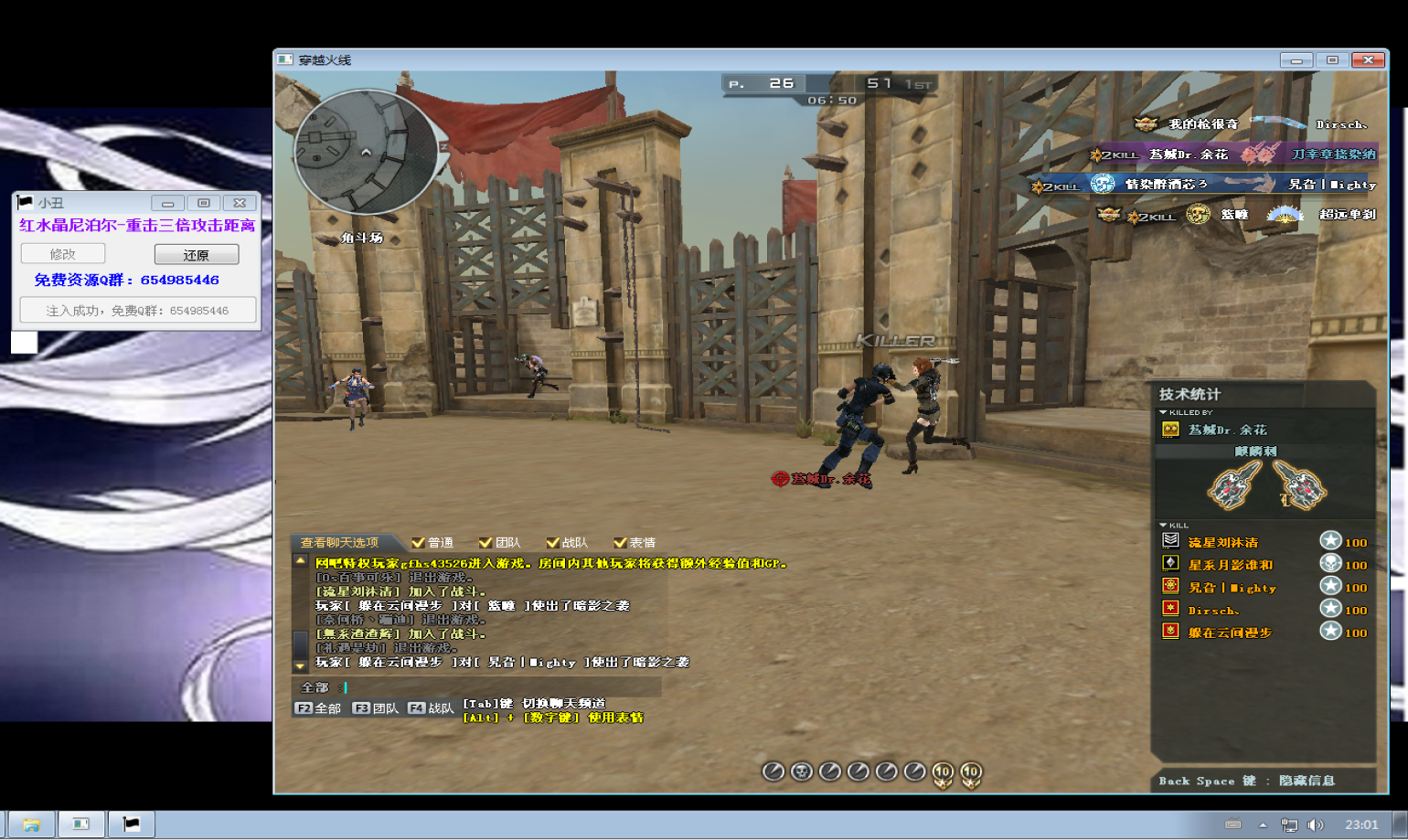Click the chat log scroll-up arrow
Screen dimensions: 1408x840
coord(300,560)
